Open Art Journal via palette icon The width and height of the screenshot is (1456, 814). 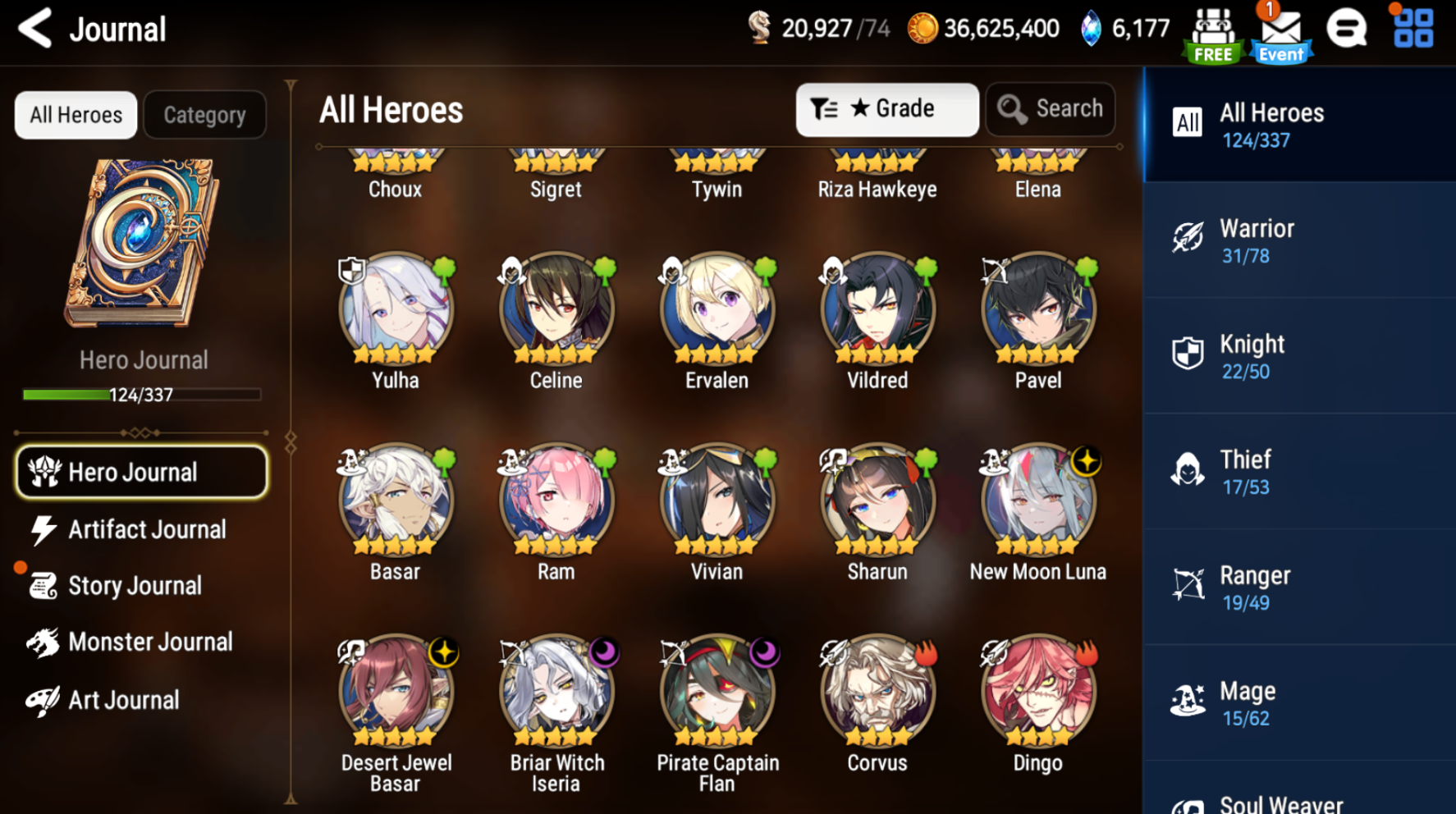(x=47, y=699)
